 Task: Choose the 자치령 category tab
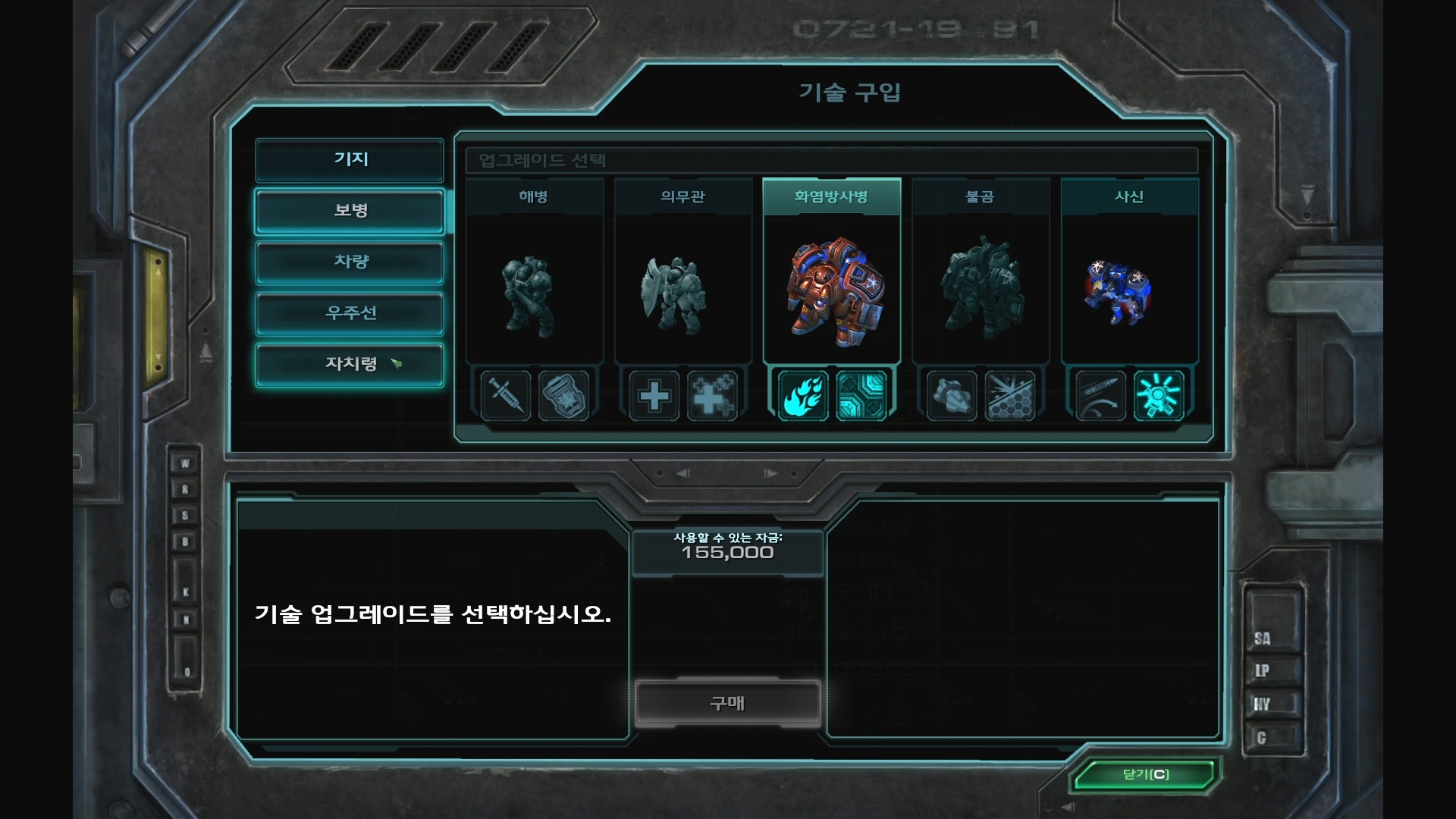[x=350, y=364]
